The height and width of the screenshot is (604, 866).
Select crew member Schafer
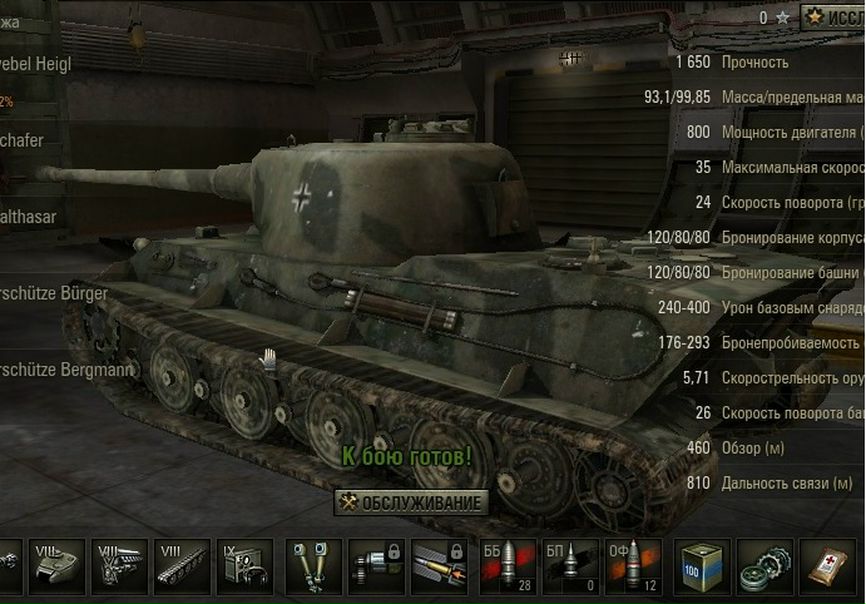coord(25,140)
